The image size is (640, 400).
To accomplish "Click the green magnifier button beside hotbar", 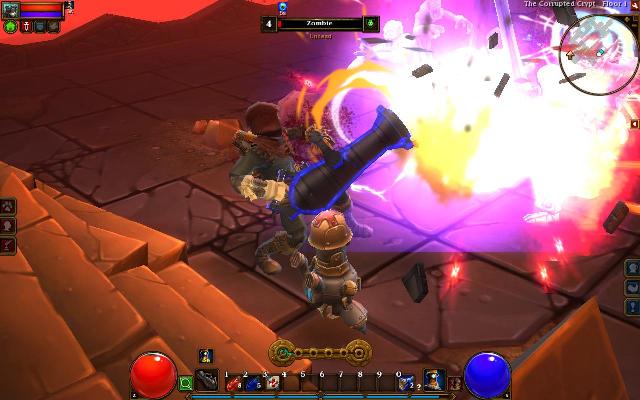I will pos(186,382).
